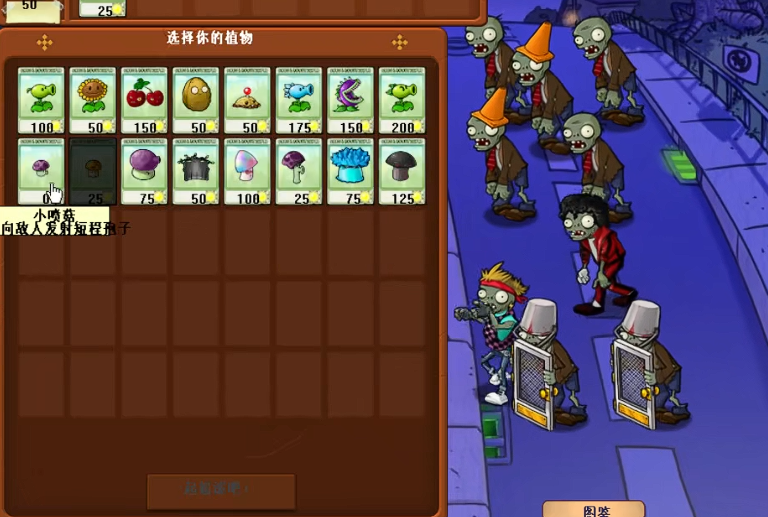Select the Grave Buster seed packet

click(x=196, y=171)
